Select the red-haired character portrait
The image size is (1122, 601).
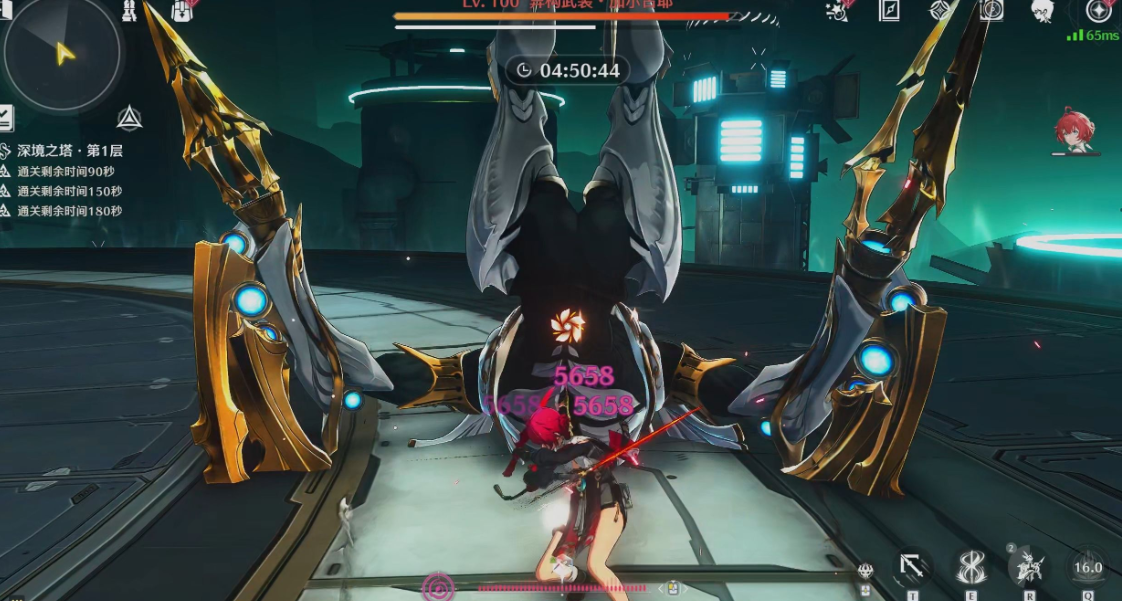pyautogui.click(x=1074, y=133)
